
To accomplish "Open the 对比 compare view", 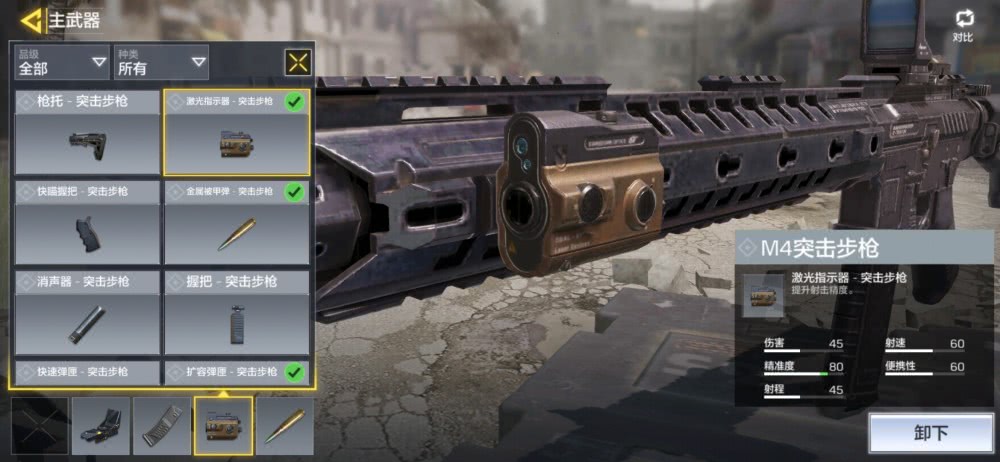I will tap(963, 26).
